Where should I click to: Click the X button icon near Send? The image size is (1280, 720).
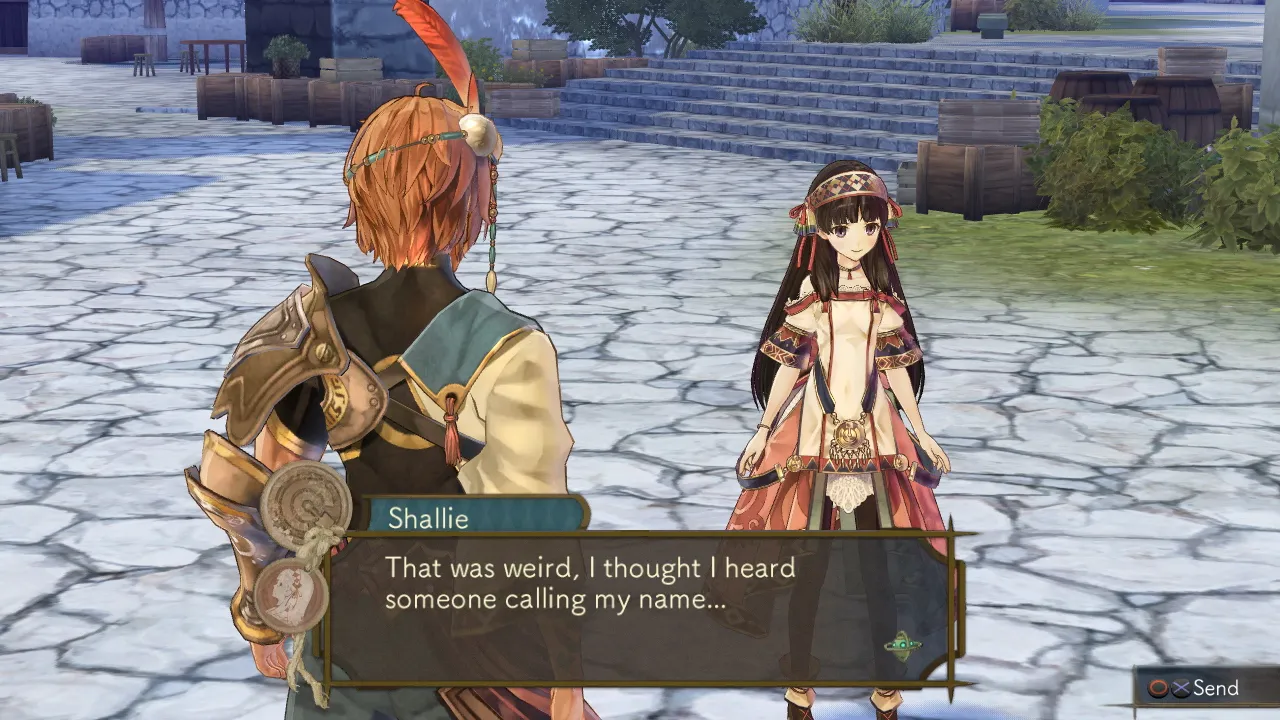(1180, 687)
